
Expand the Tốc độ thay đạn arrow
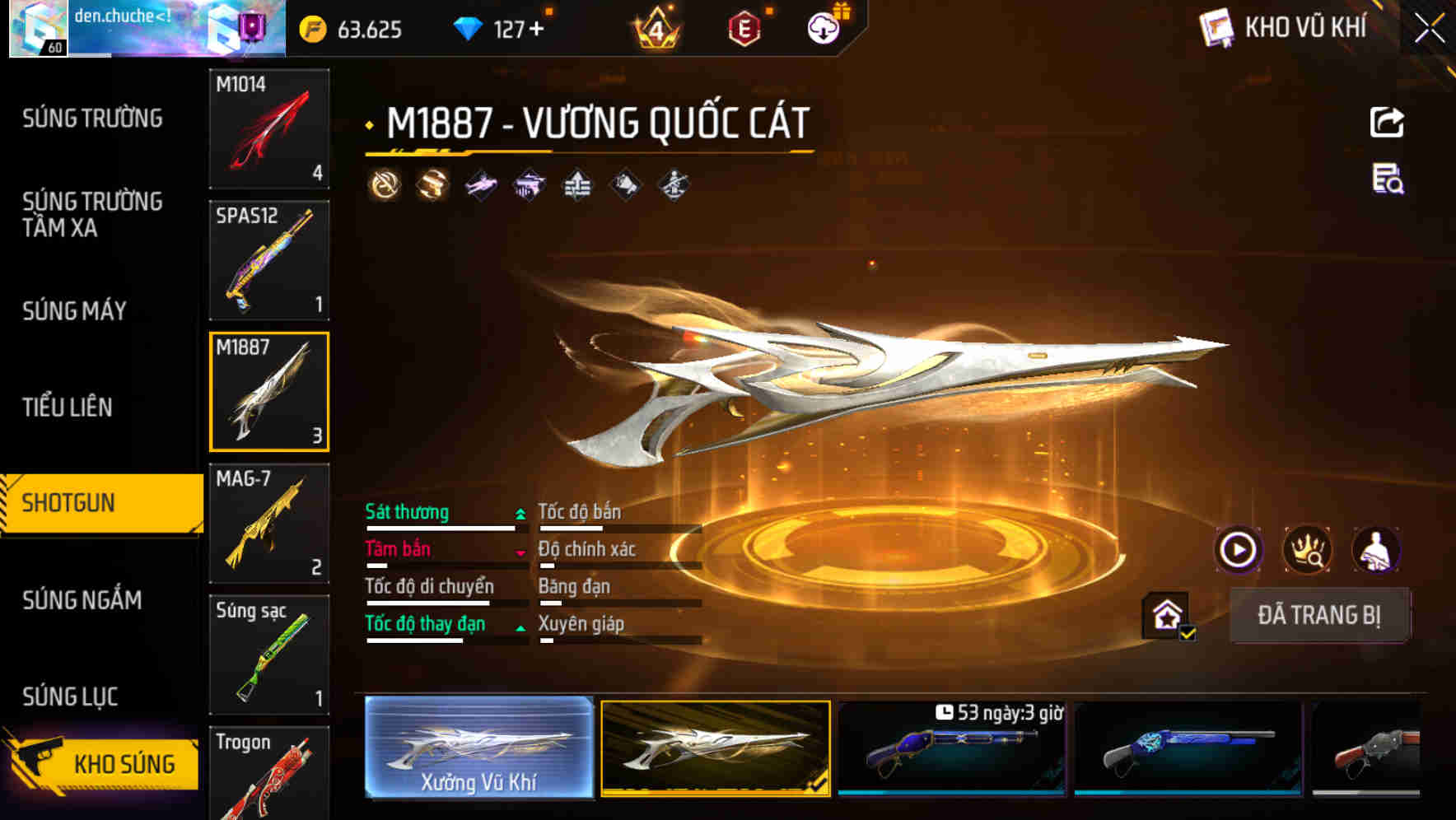tap(520, 626)
